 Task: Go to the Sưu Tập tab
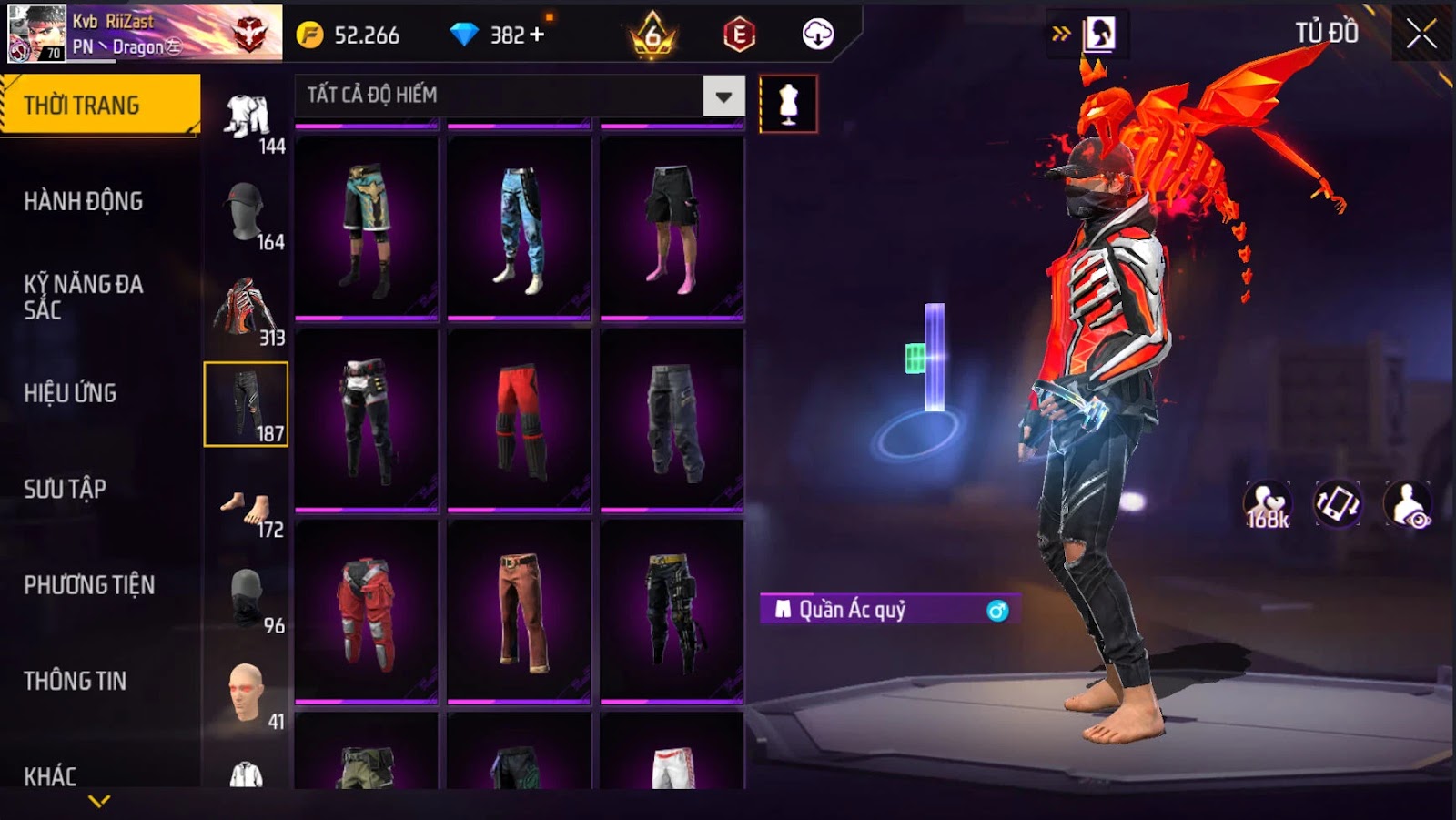pyautogui.click(x=65, y=489)
